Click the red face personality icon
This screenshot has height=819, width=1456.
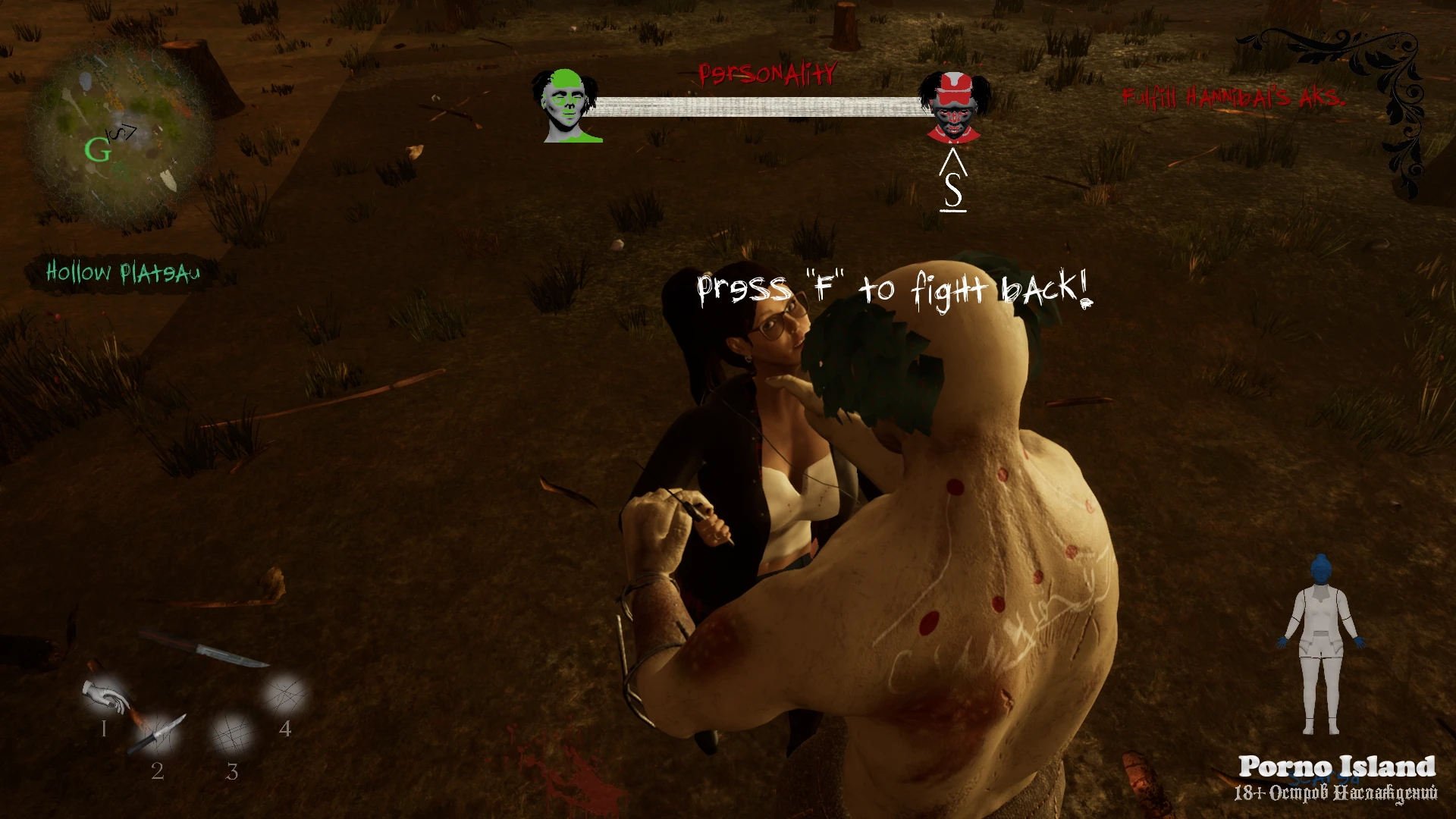point(953,107)
